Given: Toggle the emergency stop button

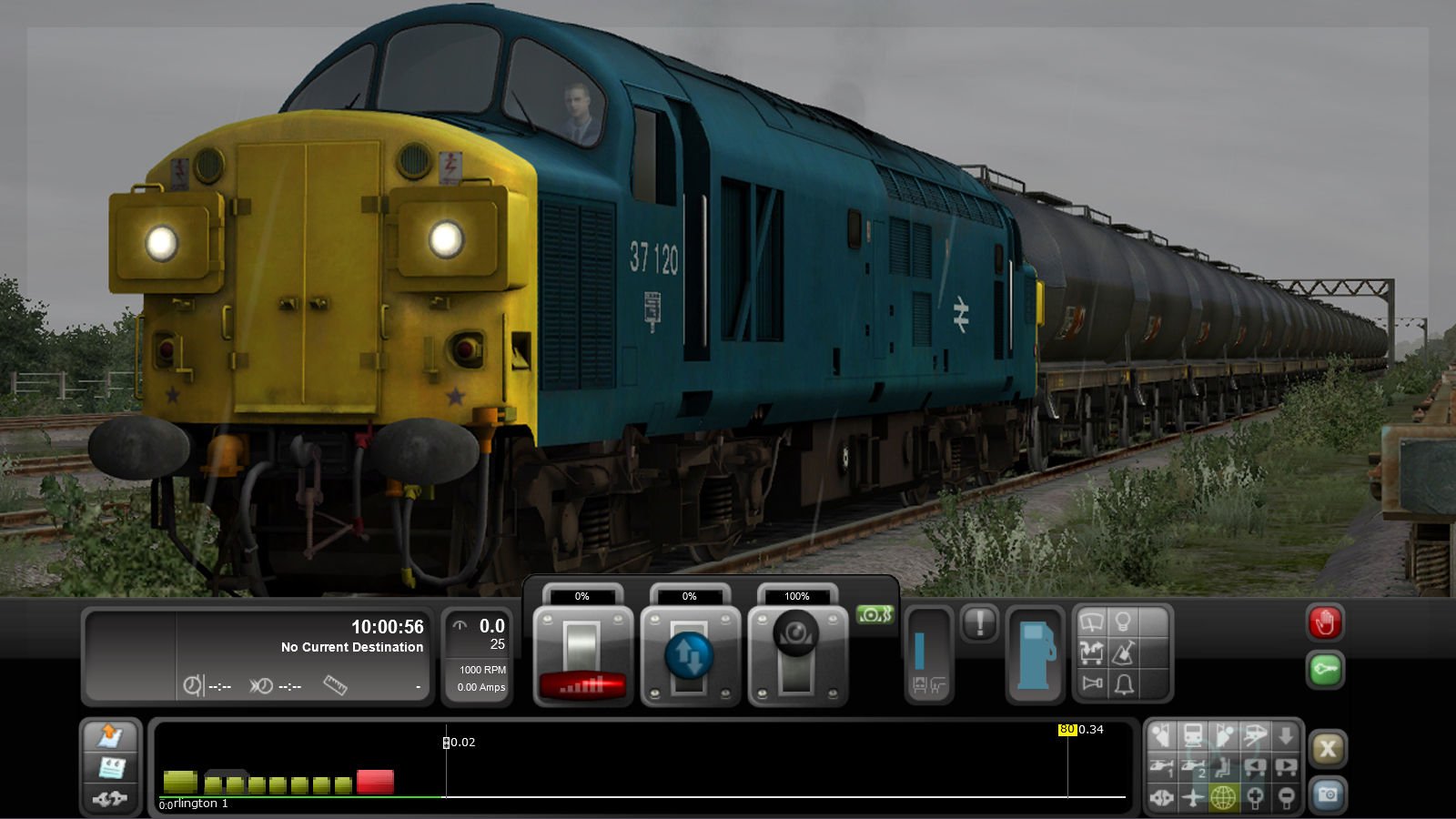Looking at the screenshot, I should click(1327, 623).
